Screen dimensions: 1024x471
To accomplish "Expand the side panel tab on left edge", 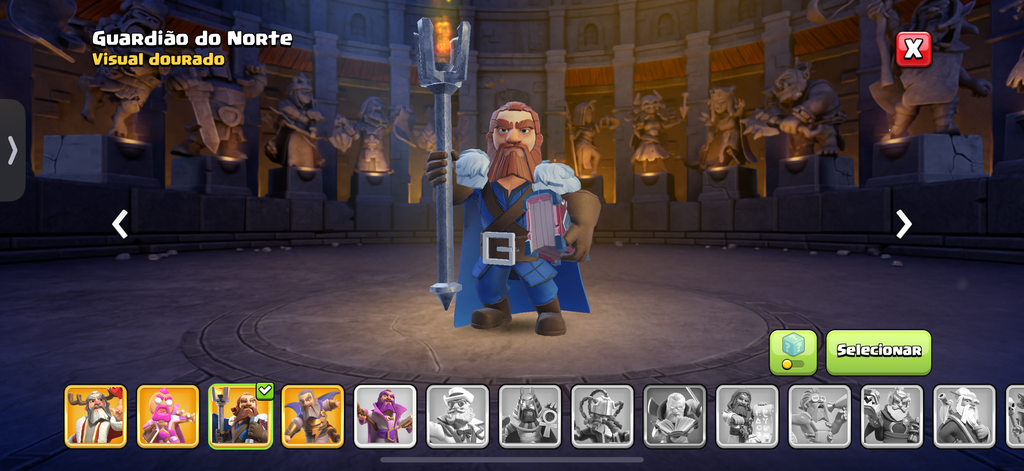I will point(12,150).
